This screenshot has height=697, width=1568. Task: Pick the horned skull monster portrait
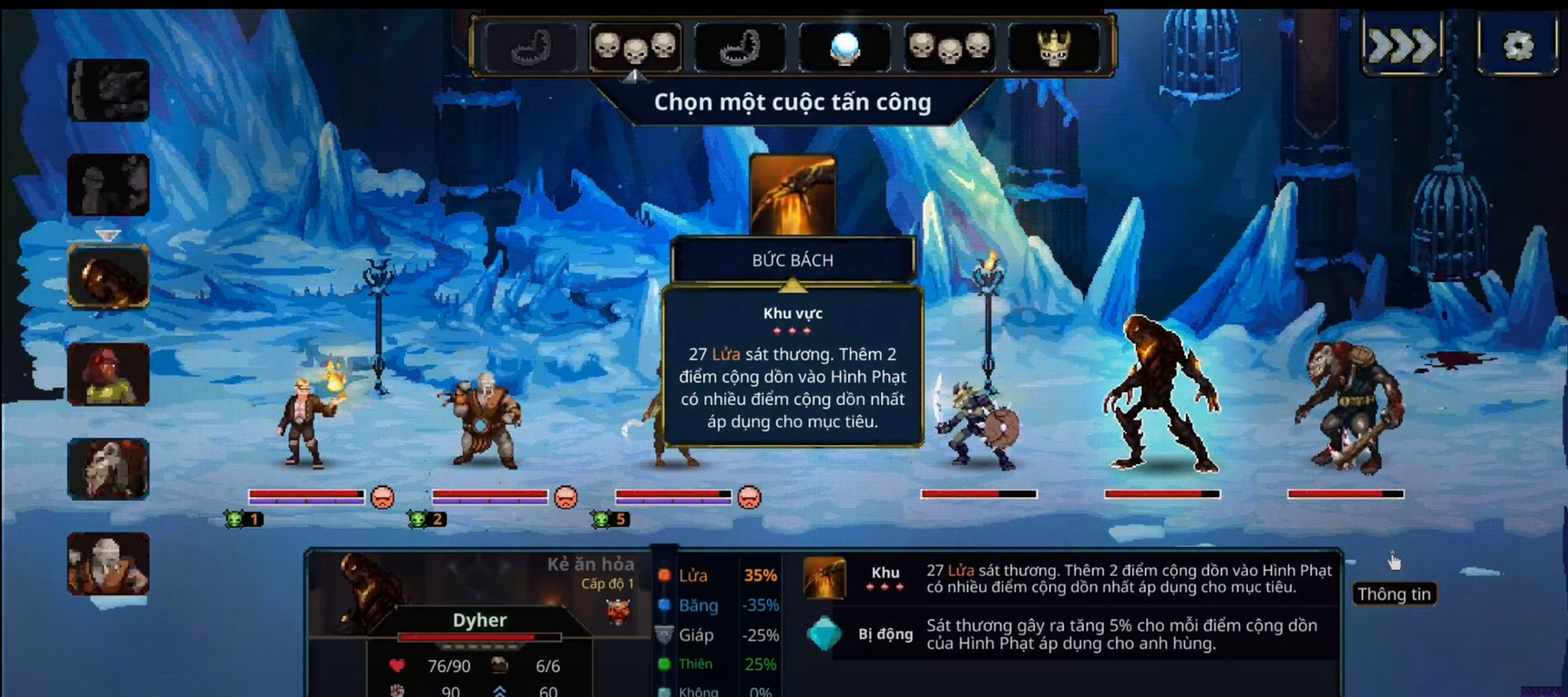point(108,469)
